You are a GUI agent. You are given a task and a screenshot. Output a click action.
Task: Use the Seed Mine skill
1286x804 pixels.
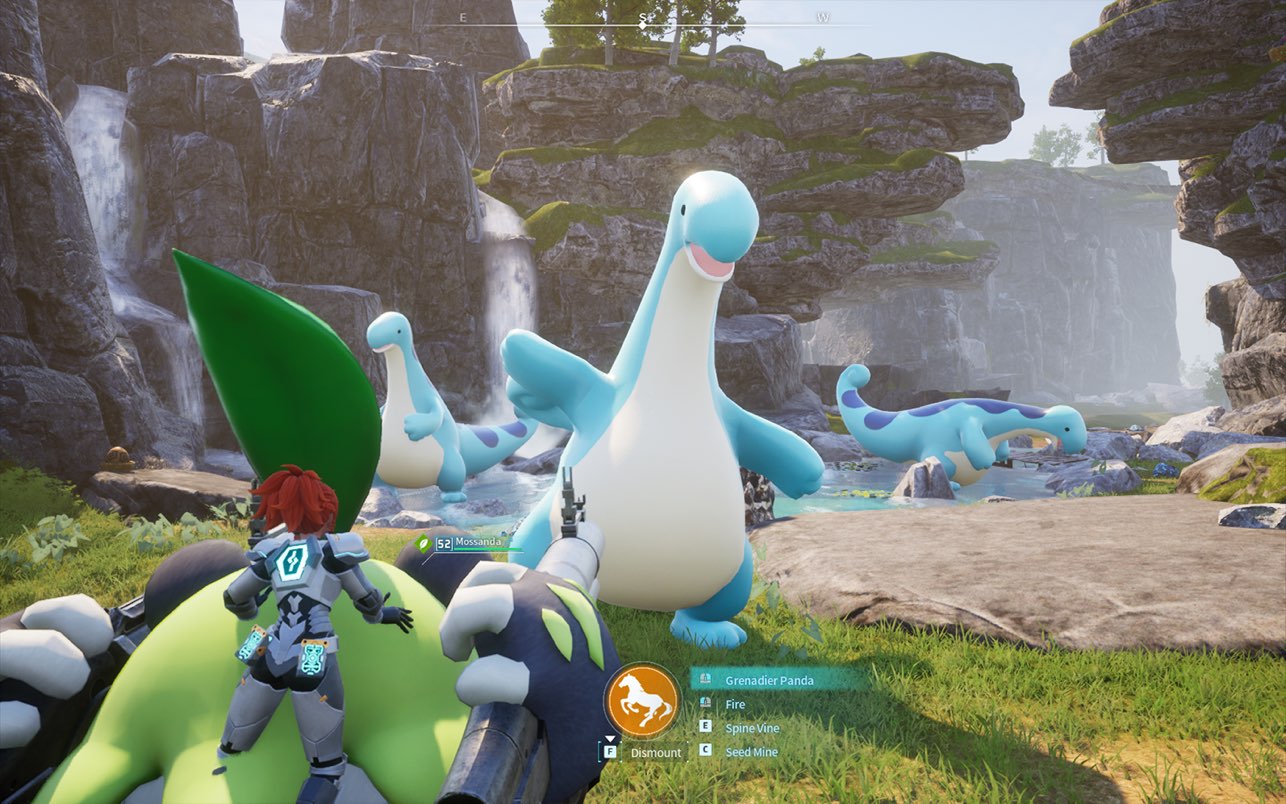pos(750,751)
